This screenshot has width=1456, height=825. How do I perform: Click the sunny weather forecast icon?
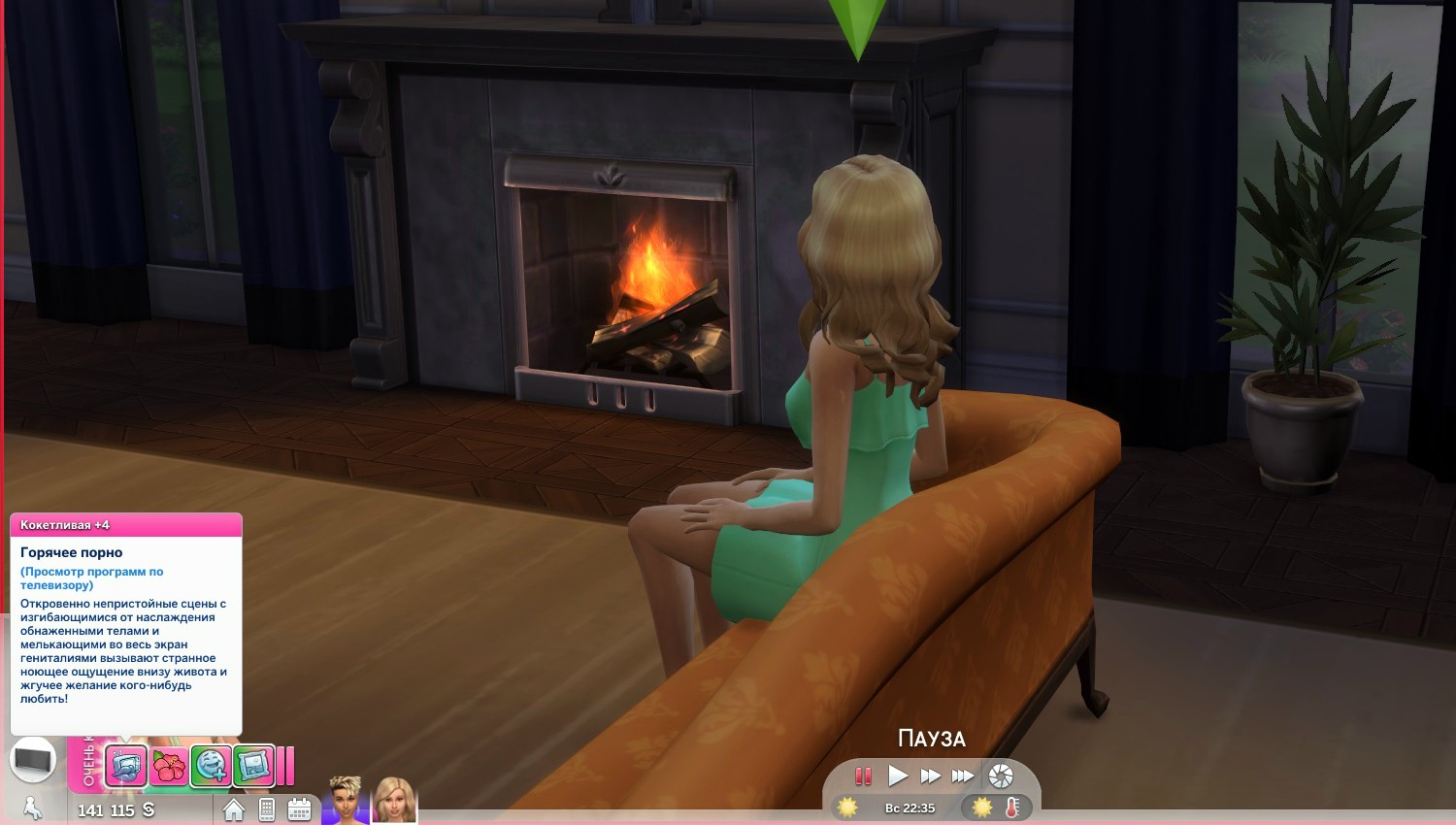(x=982, y=808)
